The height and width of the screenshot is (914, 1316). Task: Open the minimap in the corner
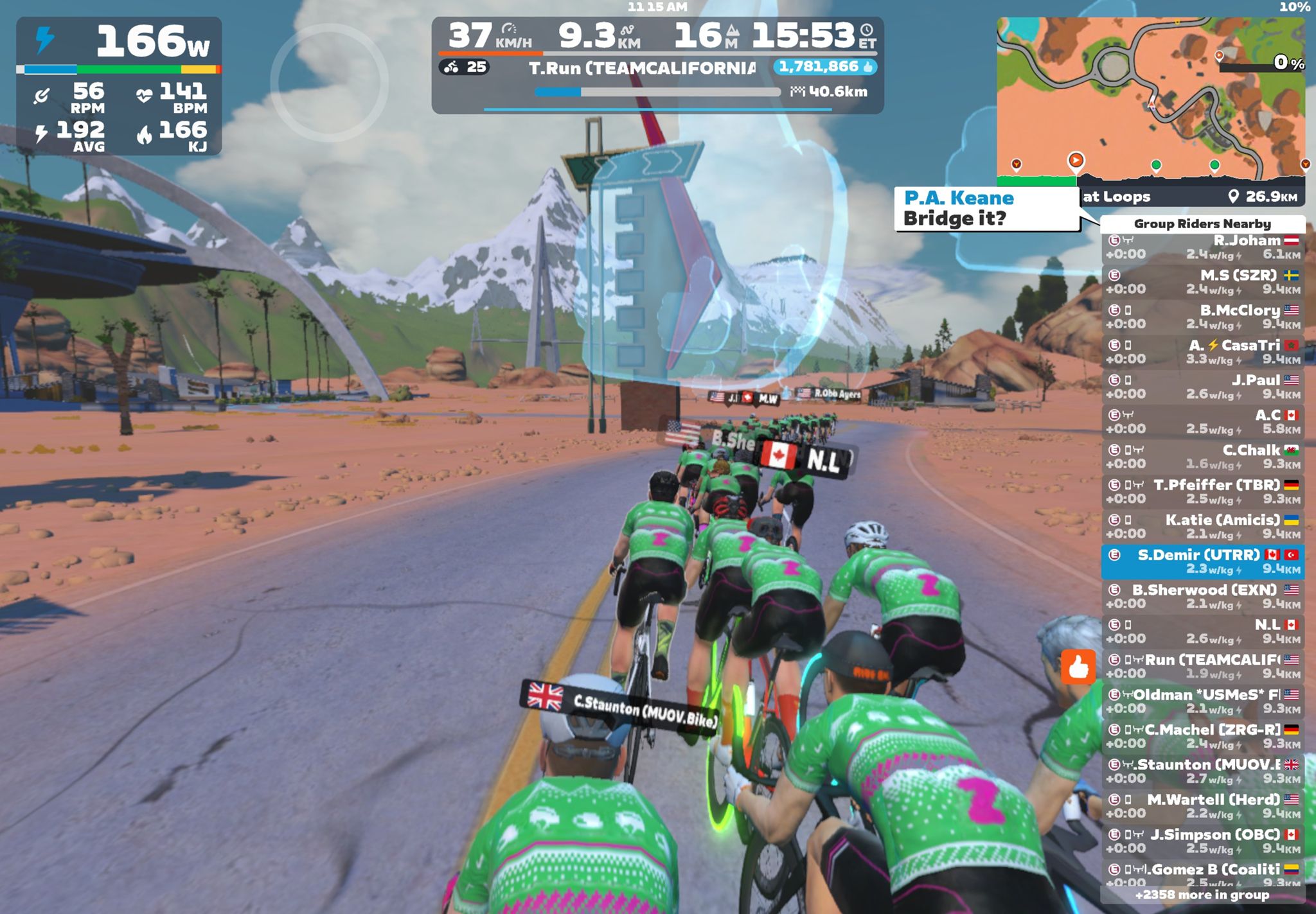click(1150, 90)
